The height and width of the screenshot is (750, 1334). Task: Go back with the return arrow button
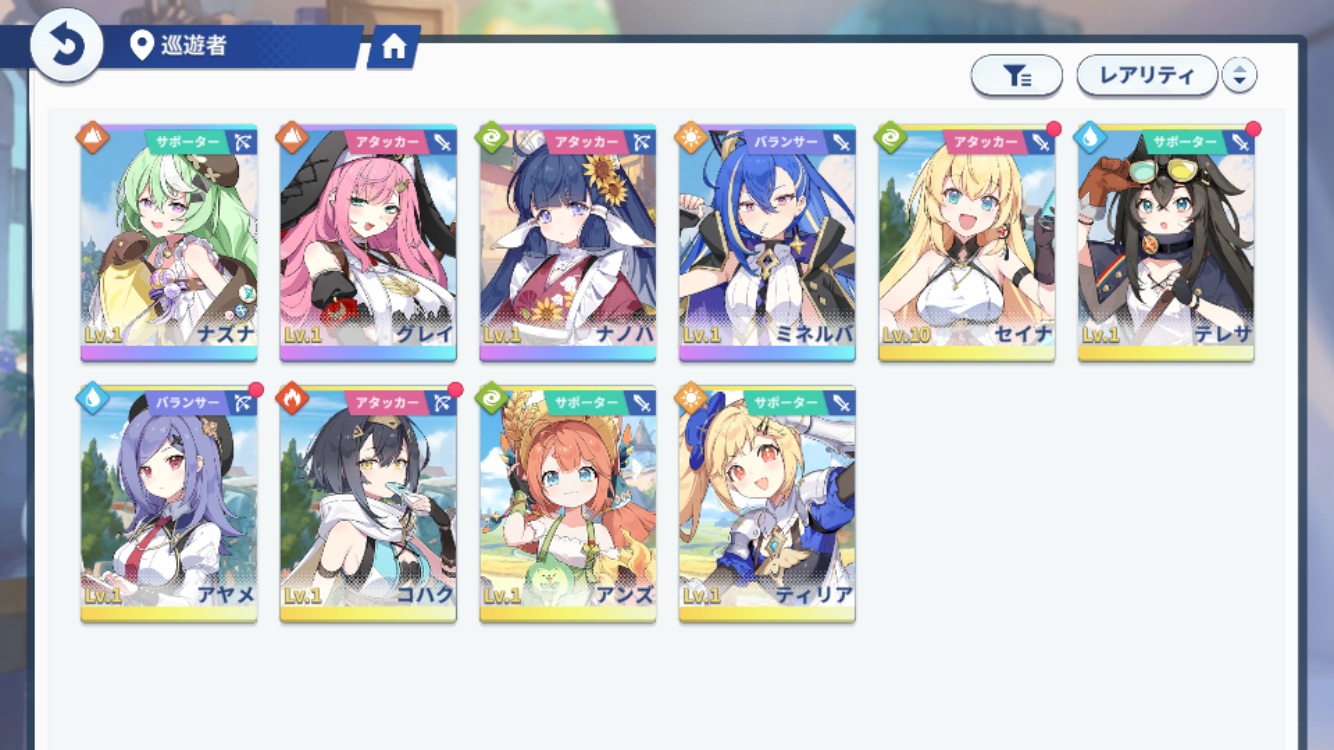(66, 46)
